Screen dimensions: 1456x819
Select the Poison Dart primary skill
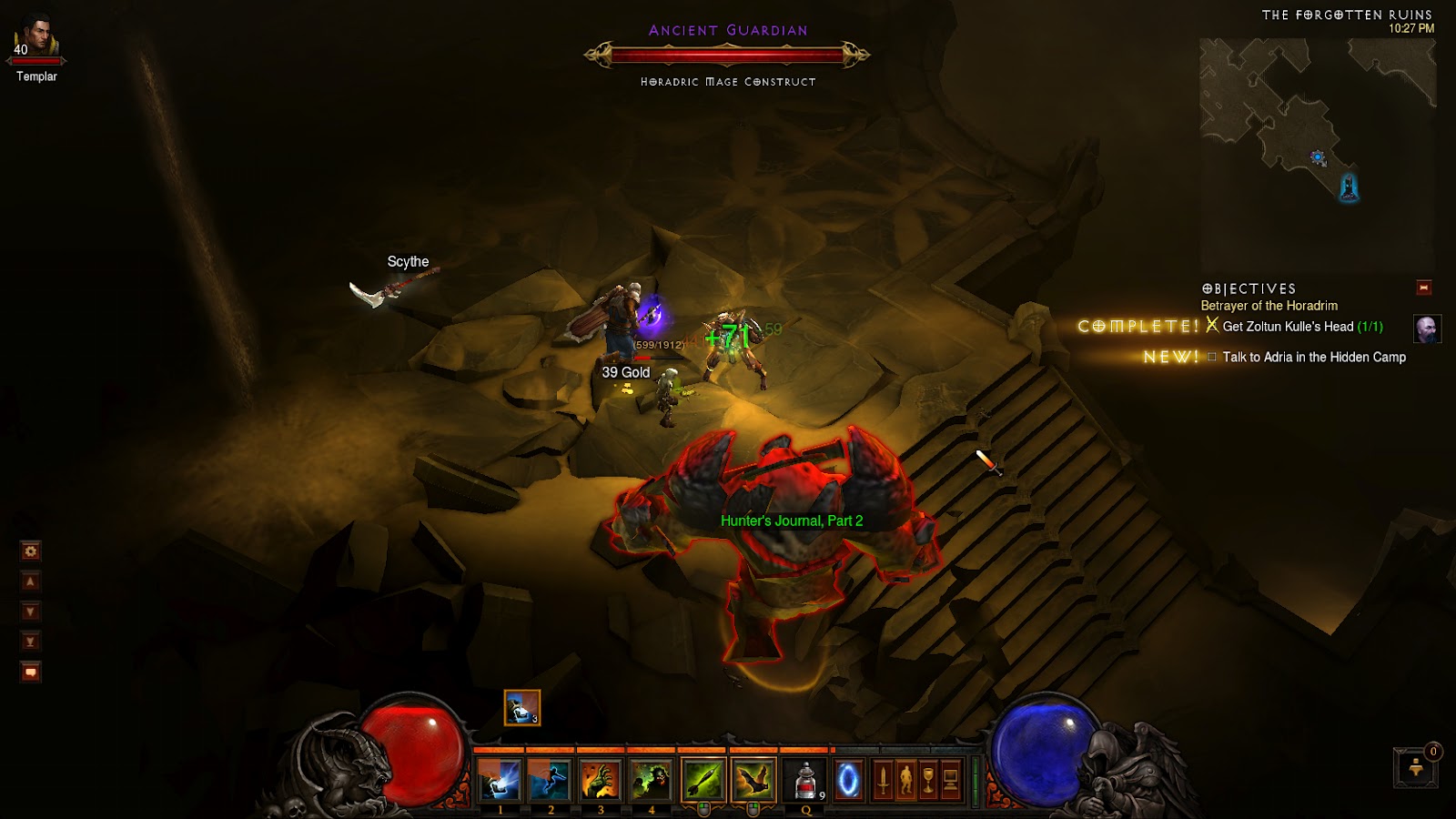point(703,780)
